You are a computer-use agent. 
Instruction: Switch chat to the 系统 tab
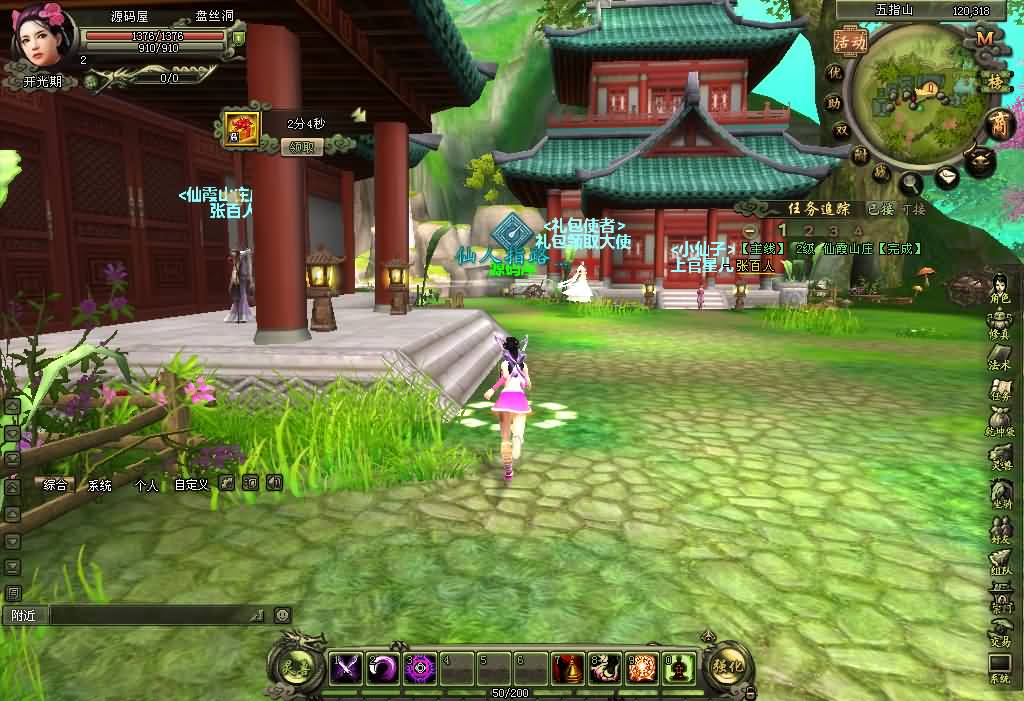point(100,485)
